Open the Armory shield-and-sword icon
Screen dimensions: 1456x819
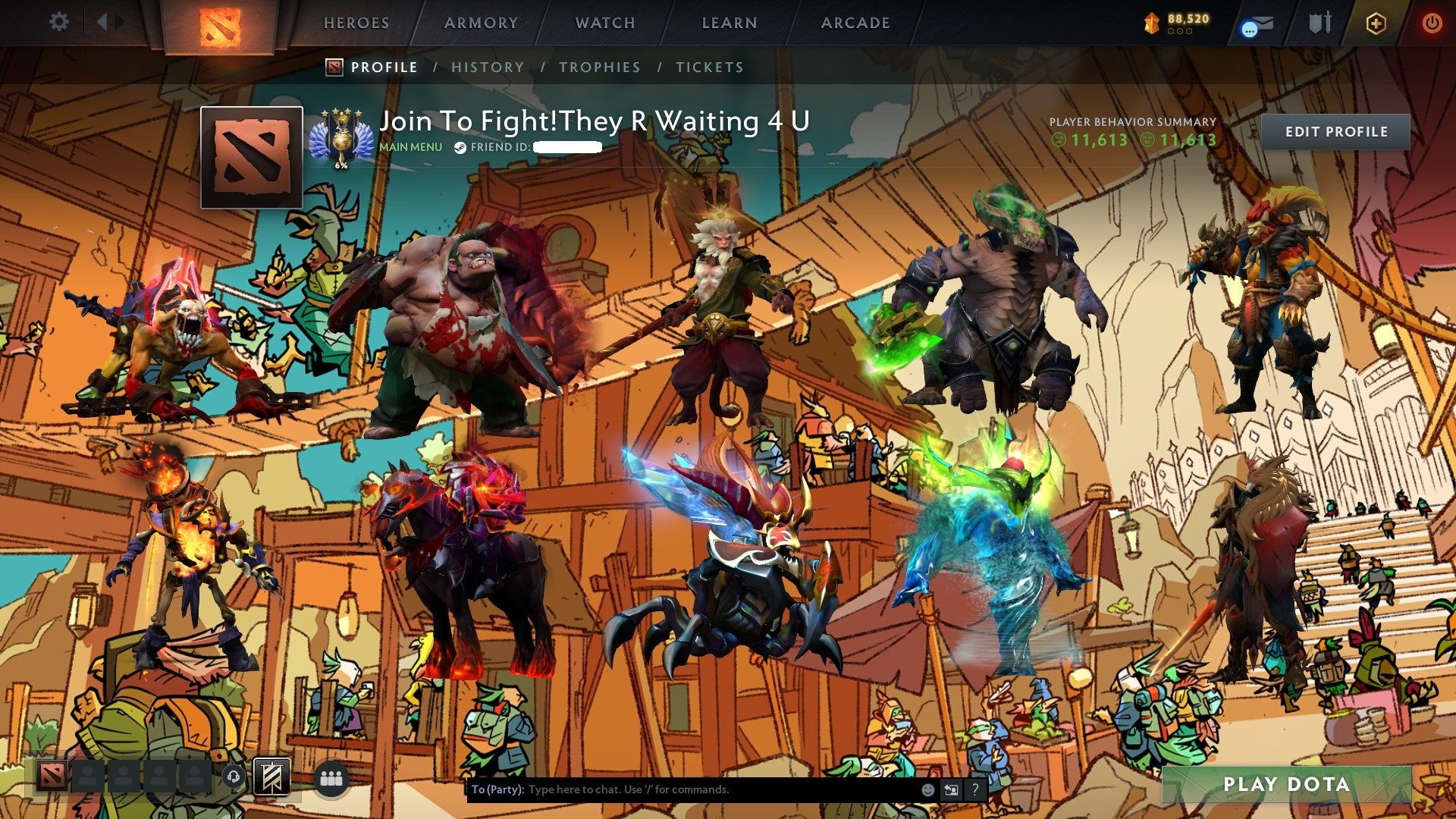tap(1319, 23)
